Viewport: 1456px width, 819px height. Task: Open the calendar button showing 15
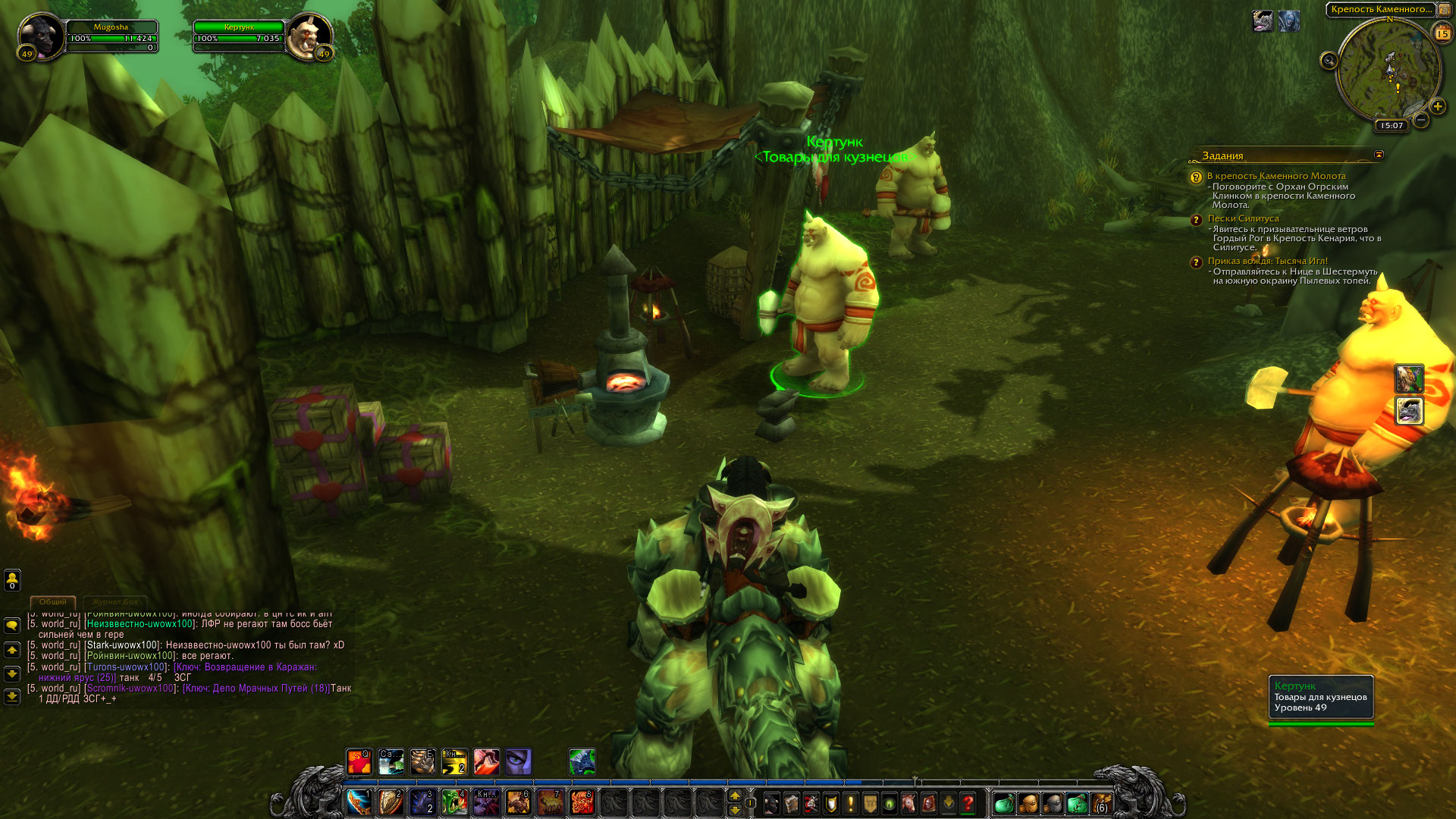pyautogui.click(x=1442, y=33)
